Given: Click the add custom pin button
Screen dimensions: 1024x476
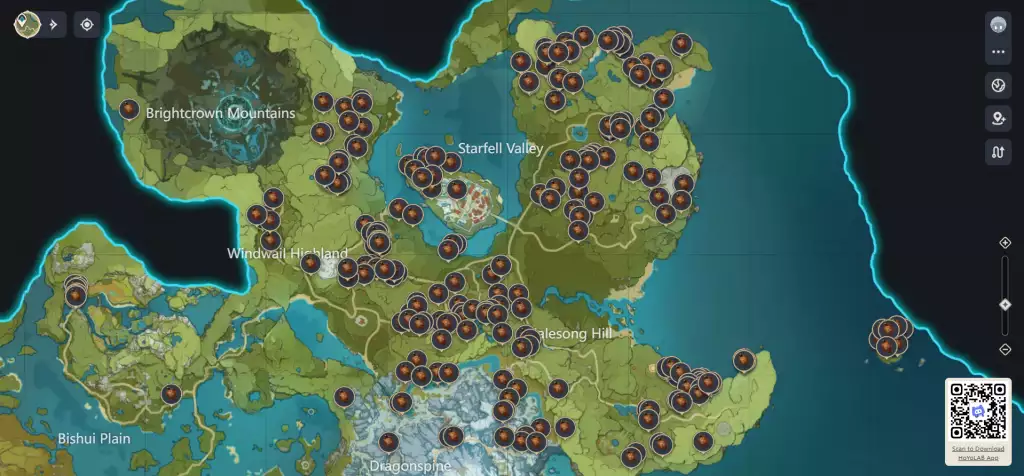Looking at the screenshot, I should (x=997, y=119).
